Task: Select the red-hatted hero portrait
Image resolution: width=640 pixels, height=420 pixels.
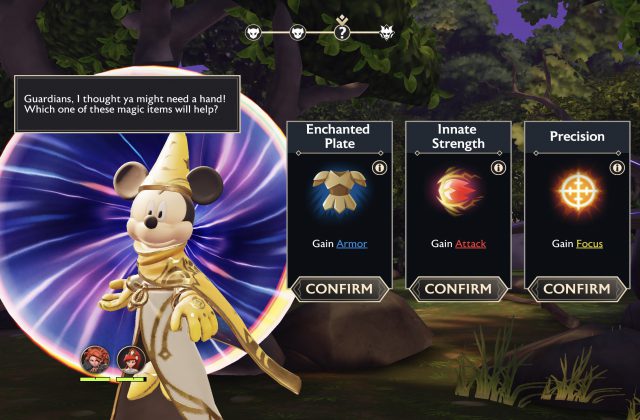Action: [x=129, y=360]
